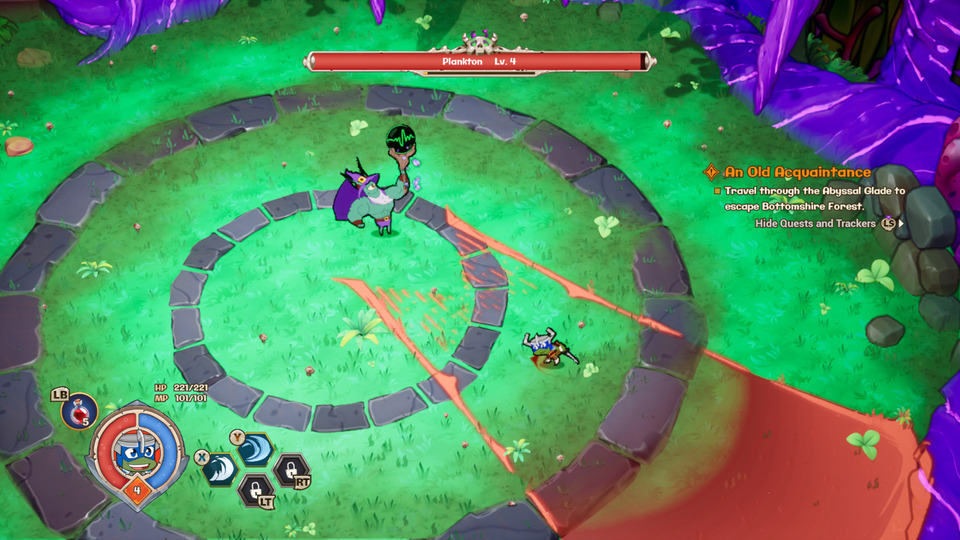Hide Quests and Trackers
960x540 pixels.
click(x=815, y=224)
